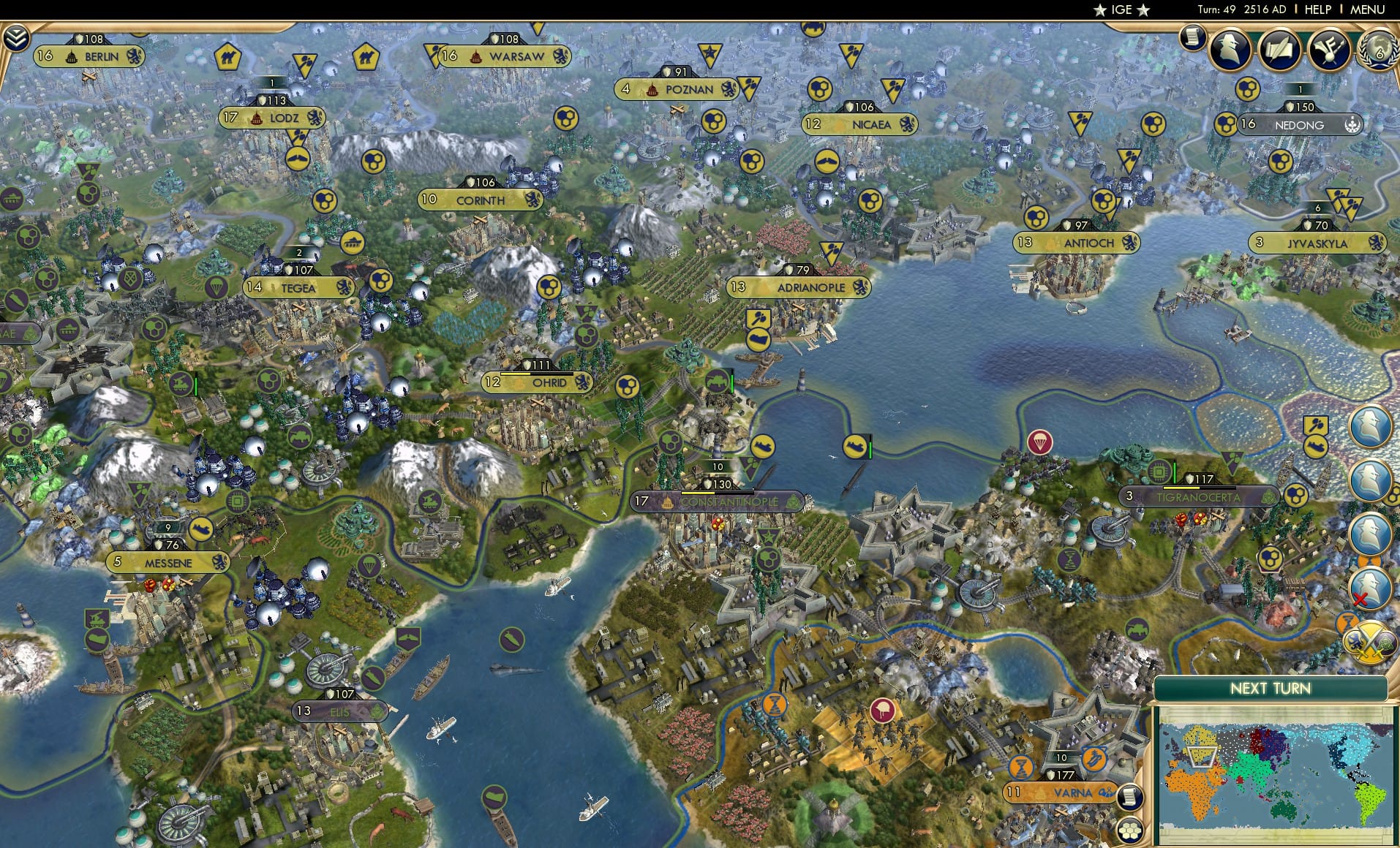Open the Espionage overview spy icon
Image resolution: width=1400 pixels, height=848 pixels.
[x=1231, y=49]
